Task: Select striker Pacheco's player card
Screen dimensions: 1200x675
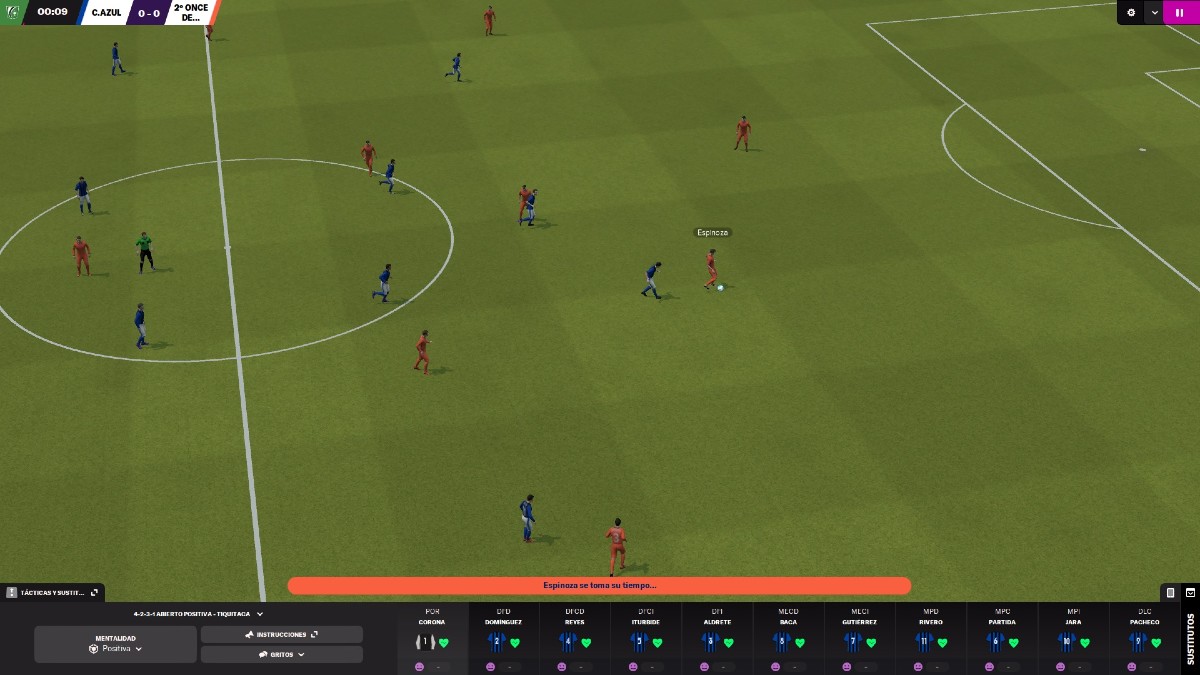Action: click(x=1145, y=637)
